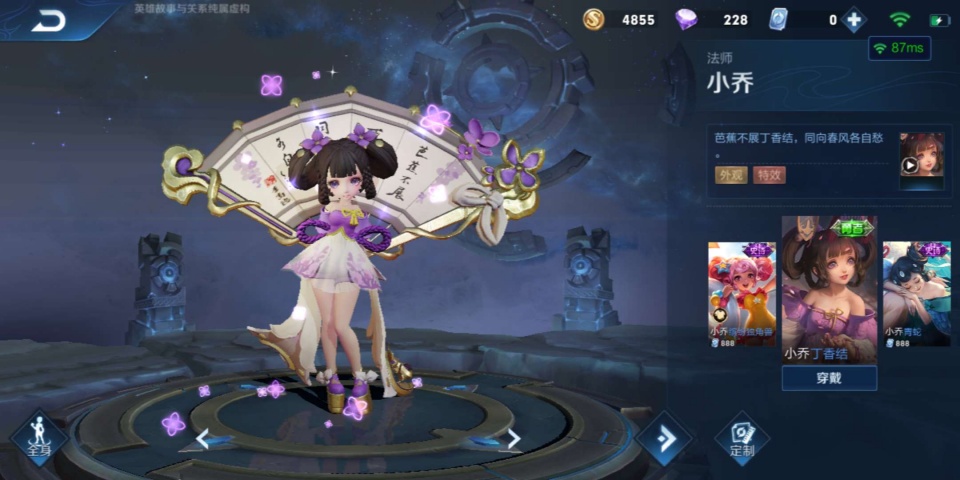Select the 丁香结 skin card
Screen dimensions: 960x480
(x=829, y=288)
